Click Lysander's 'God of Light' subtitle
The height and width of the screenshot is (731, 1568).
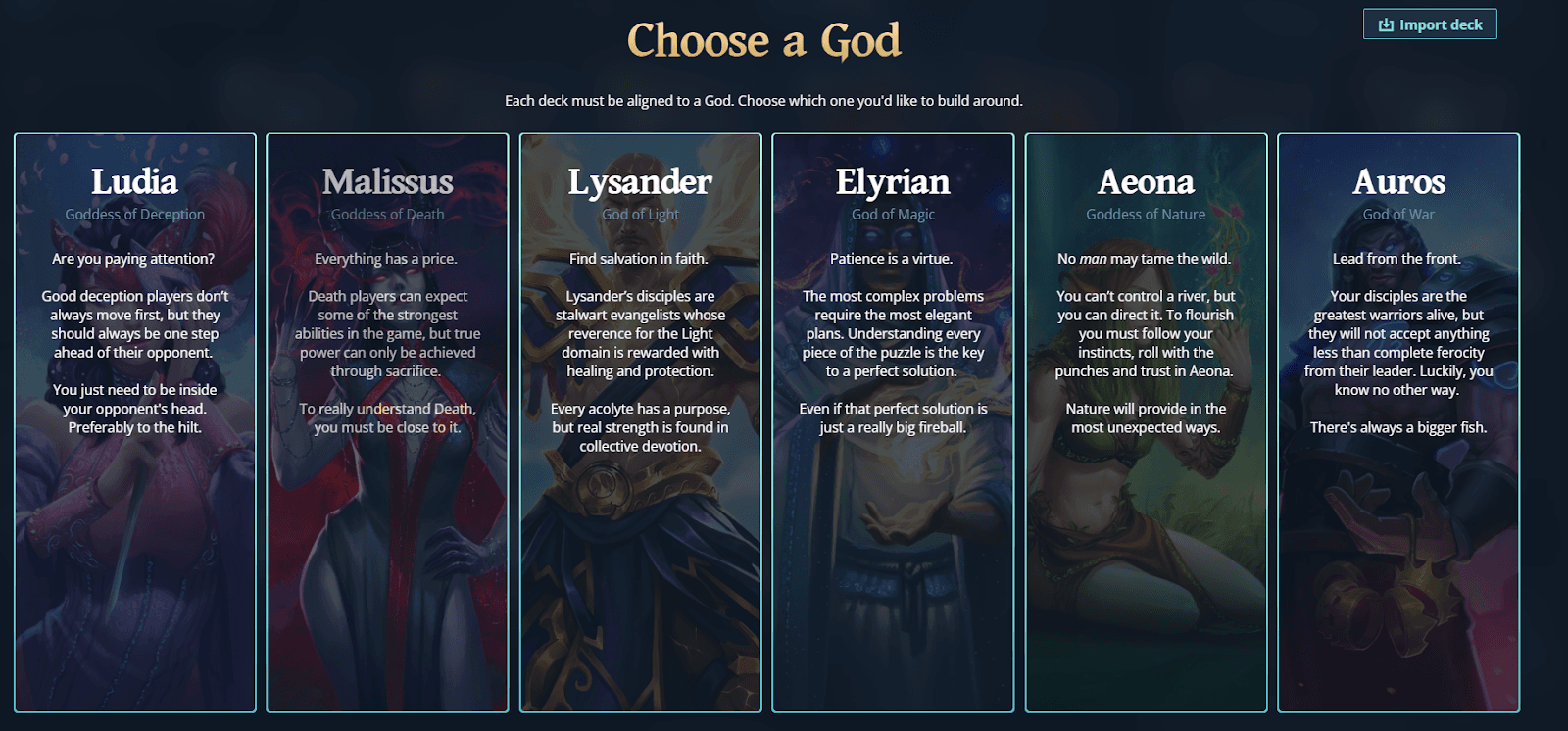640,214
